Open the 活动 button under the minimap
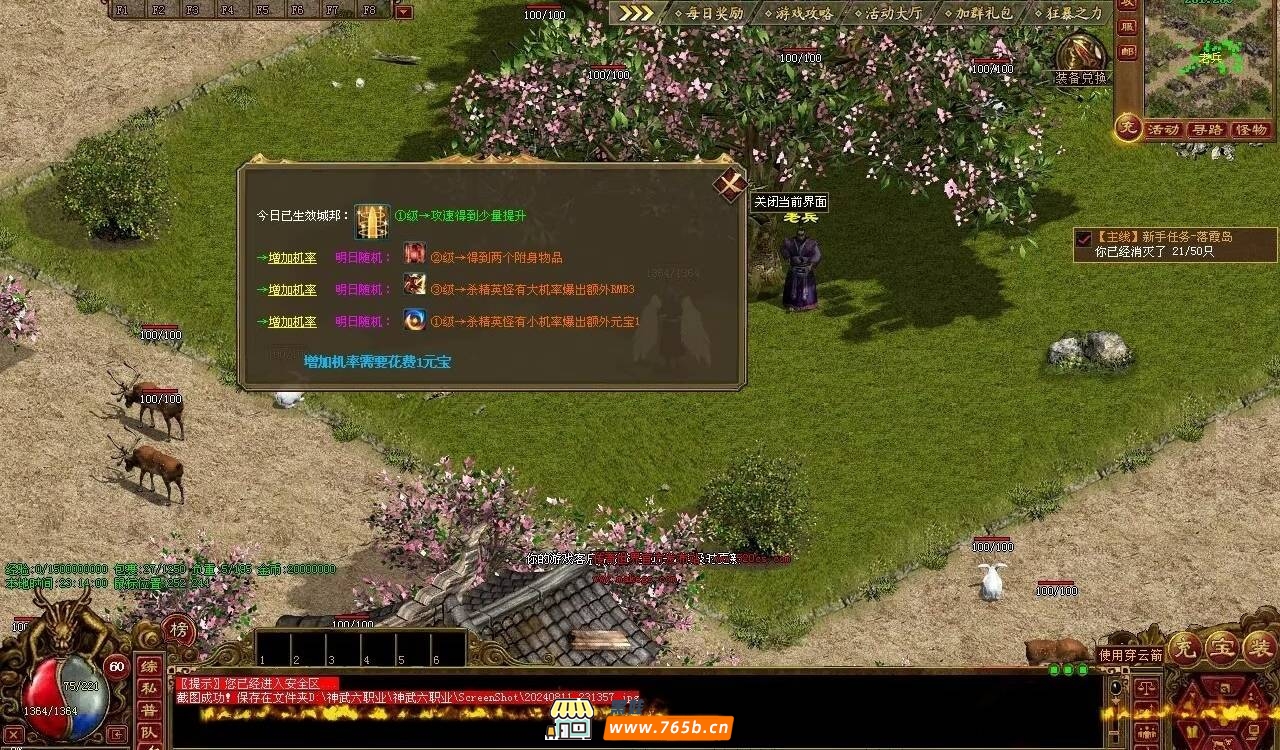1280x750 pixels. [1163, 130]
